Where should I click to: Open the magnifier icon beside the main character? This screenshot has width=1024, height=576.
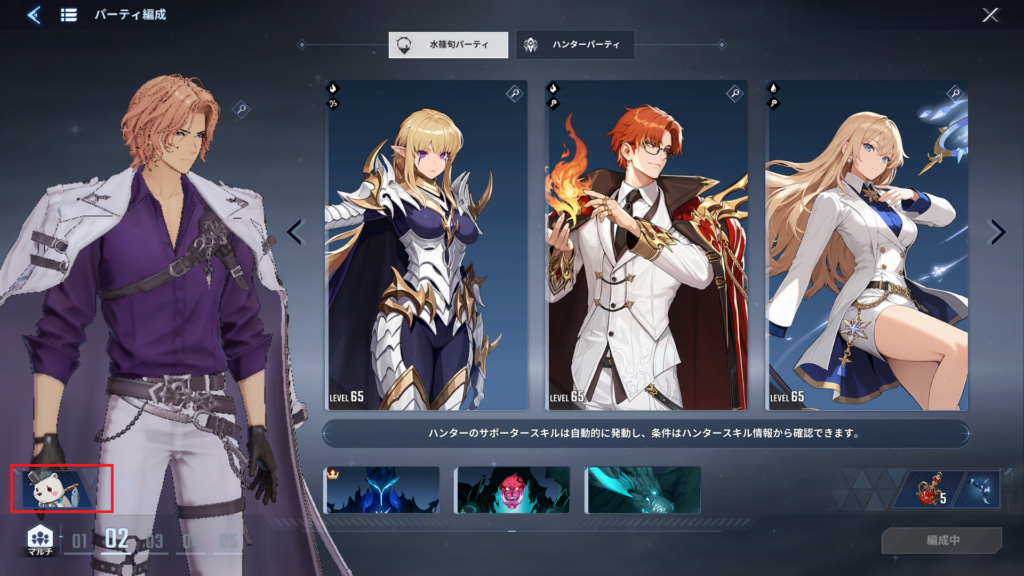(x=241, y=108)
